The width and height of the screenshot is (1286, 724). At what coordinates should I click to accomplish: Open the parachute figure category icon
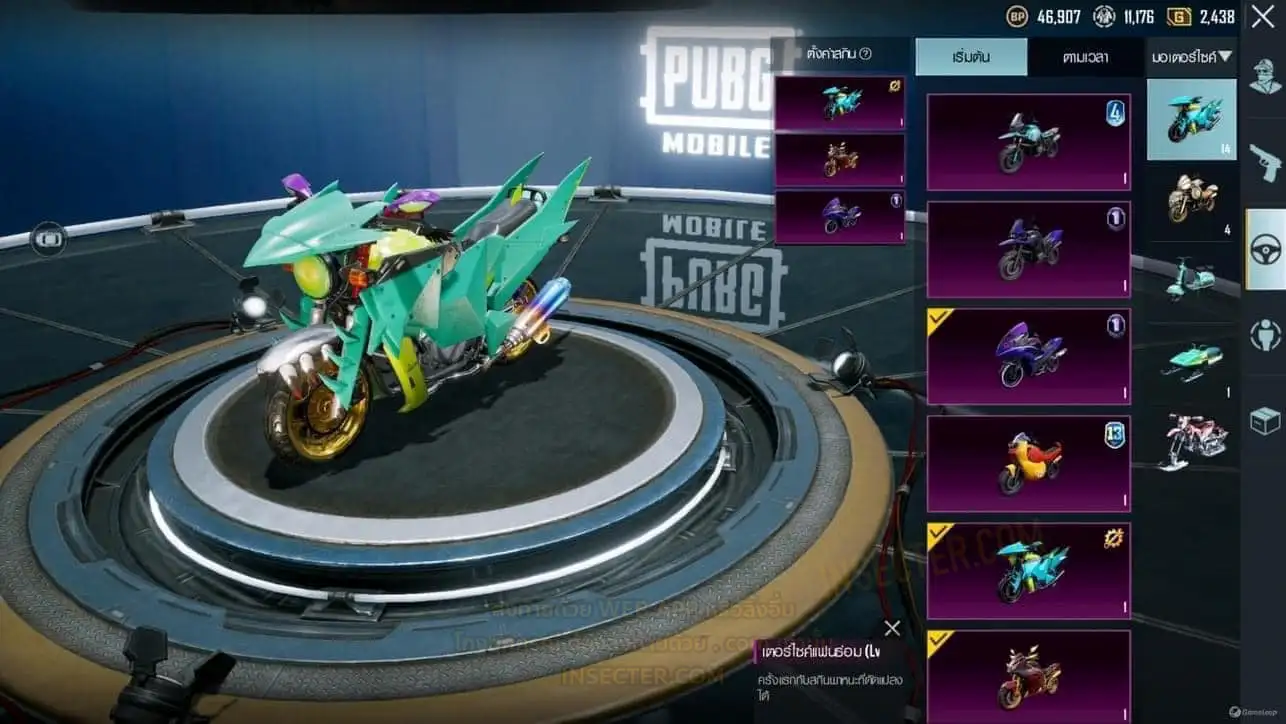point(1265,335)
